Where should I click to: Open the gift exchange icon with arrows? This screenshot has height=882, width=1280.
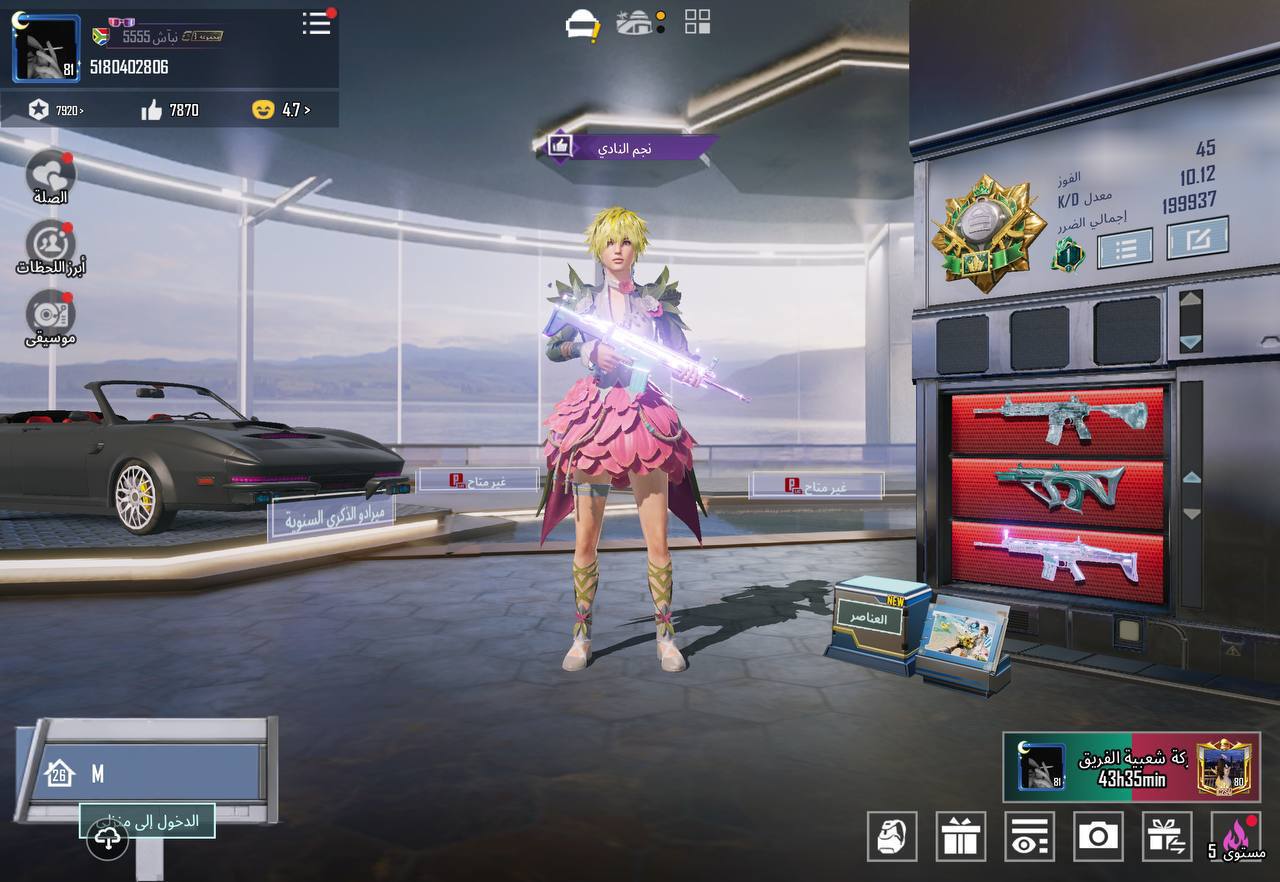[x=1167, y=836]
